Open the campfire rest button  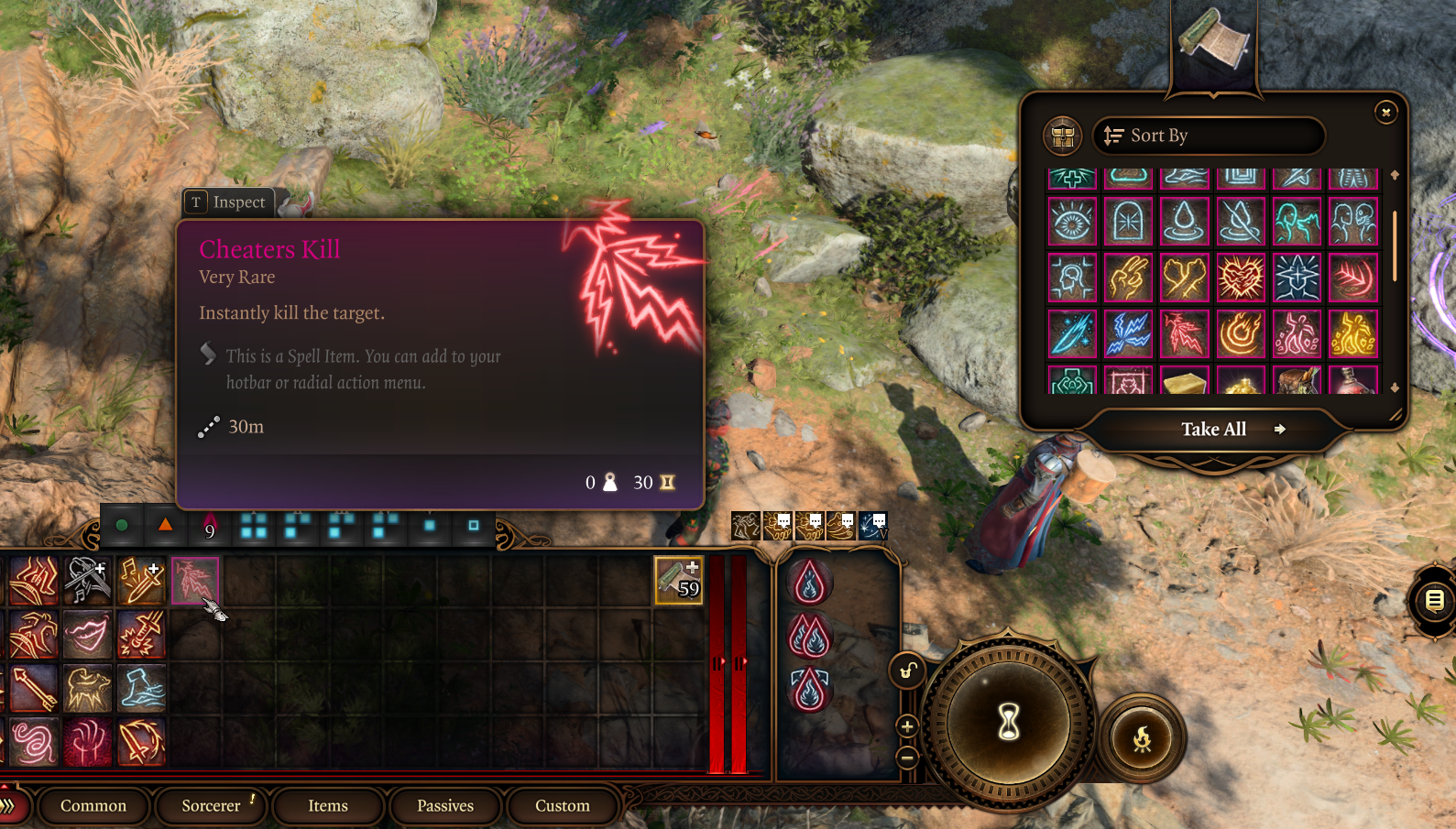click(1142, 738)
